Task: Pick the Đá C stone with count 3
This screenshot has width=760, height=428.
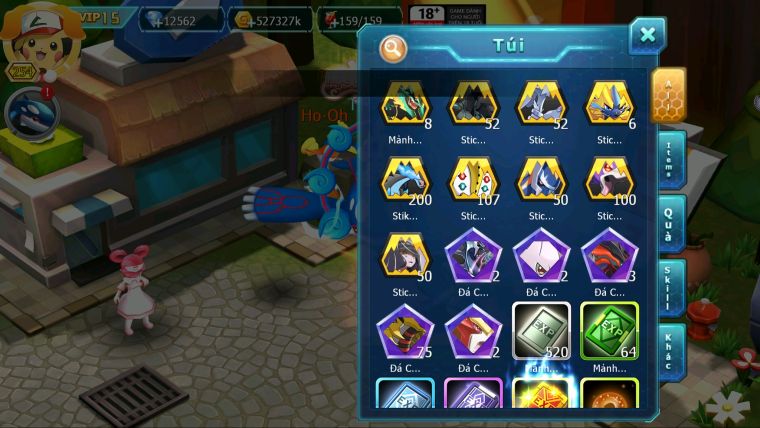Action: [x=609, y=255]
